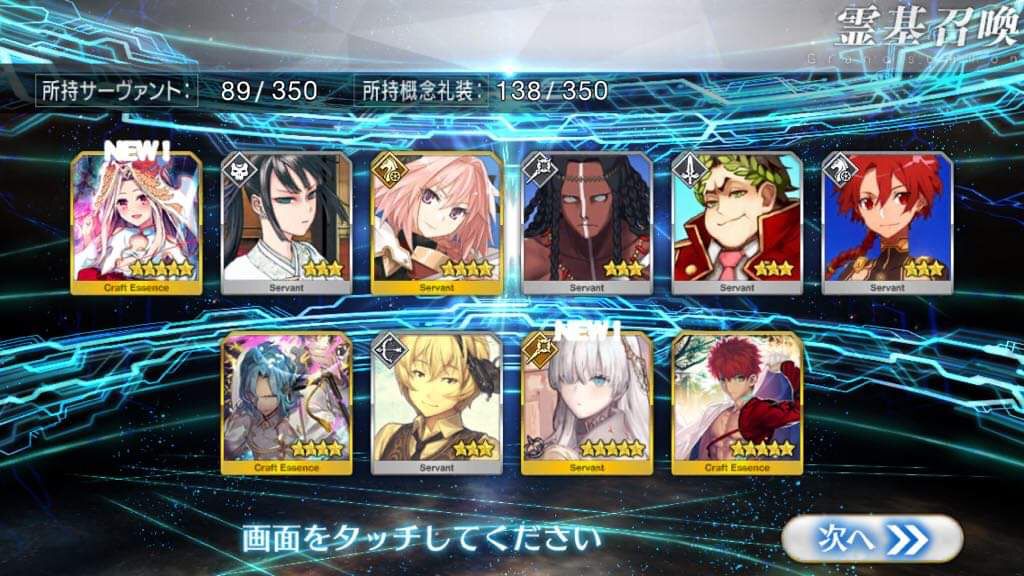Select the NEW white-robed girl Craft Essence card

136,223
